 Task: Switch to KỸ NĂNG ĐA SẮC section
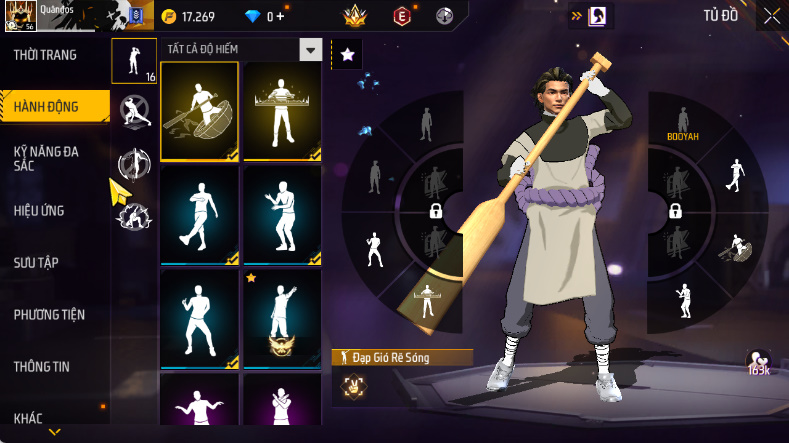click(46, 158)
